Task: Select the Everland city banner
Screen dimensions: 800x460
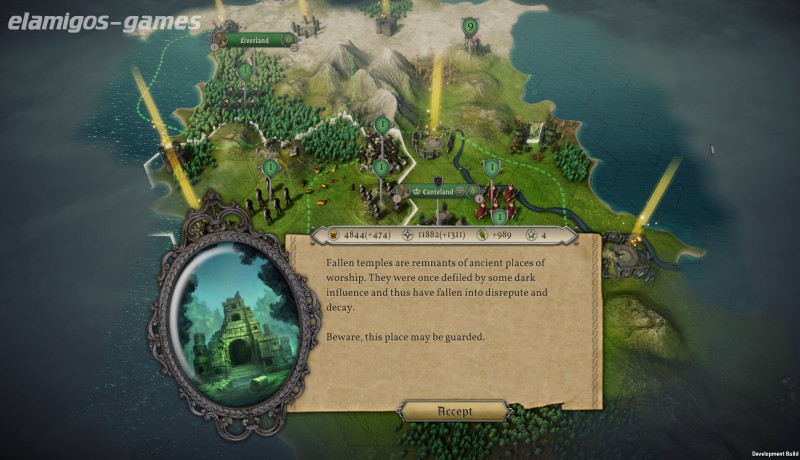Action: tap(254, 40)
